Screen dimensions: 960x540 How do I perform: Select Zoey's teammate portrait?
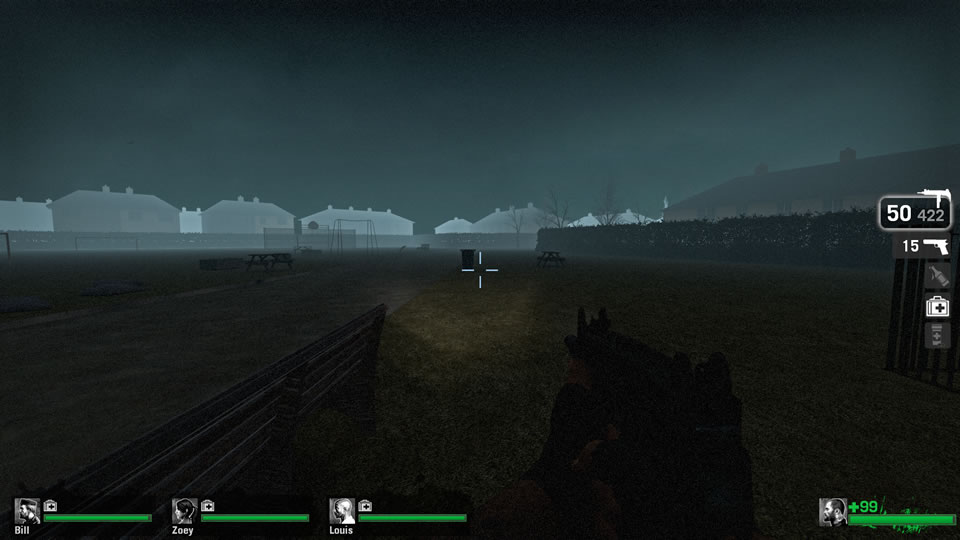pos(185,511)
